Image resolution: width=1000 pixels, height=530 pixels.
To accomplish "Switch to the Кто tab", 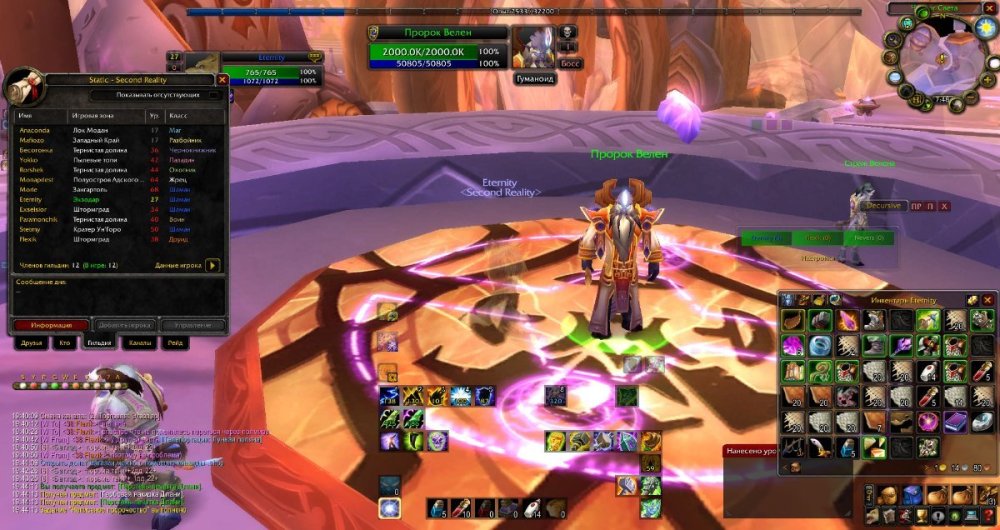I will [x=64, y=343].
